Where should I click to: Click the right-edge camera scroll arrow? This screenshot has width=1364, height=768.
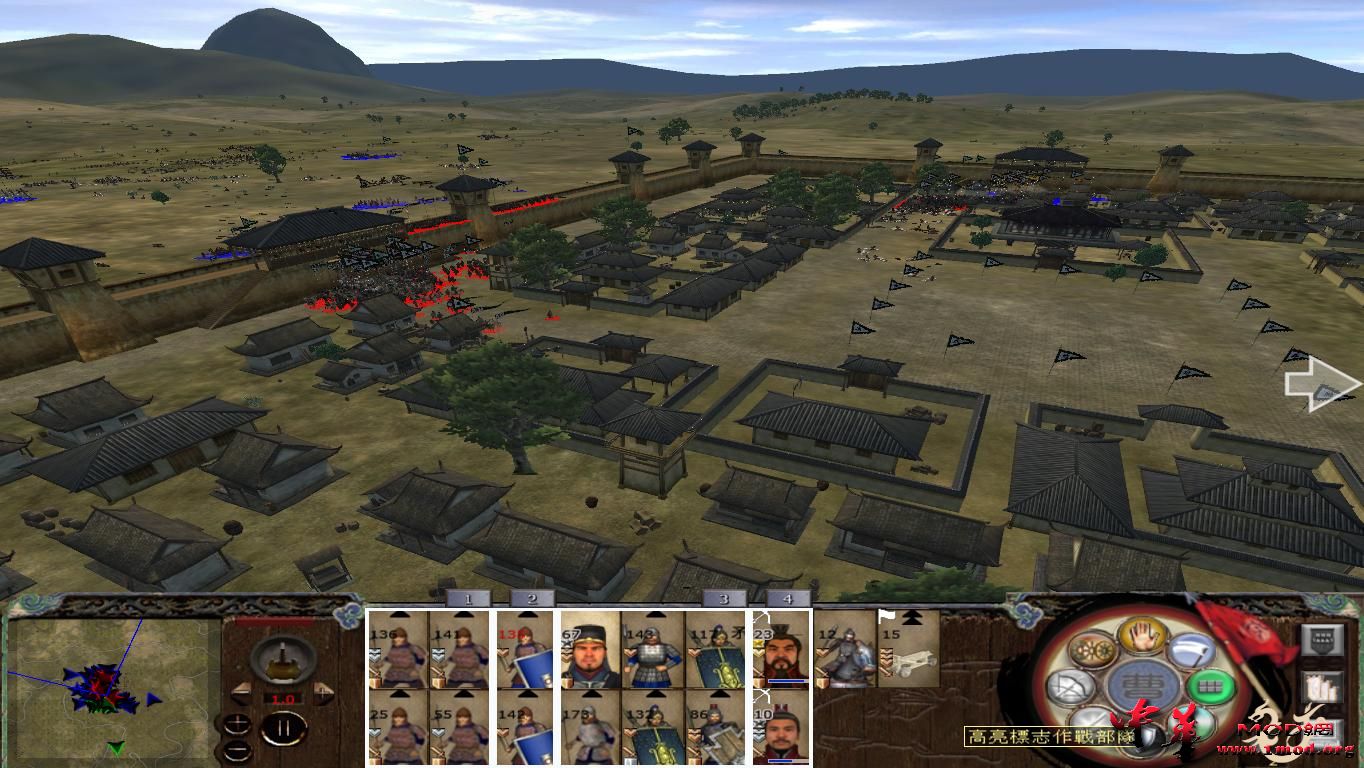[x=1320, y=383]
